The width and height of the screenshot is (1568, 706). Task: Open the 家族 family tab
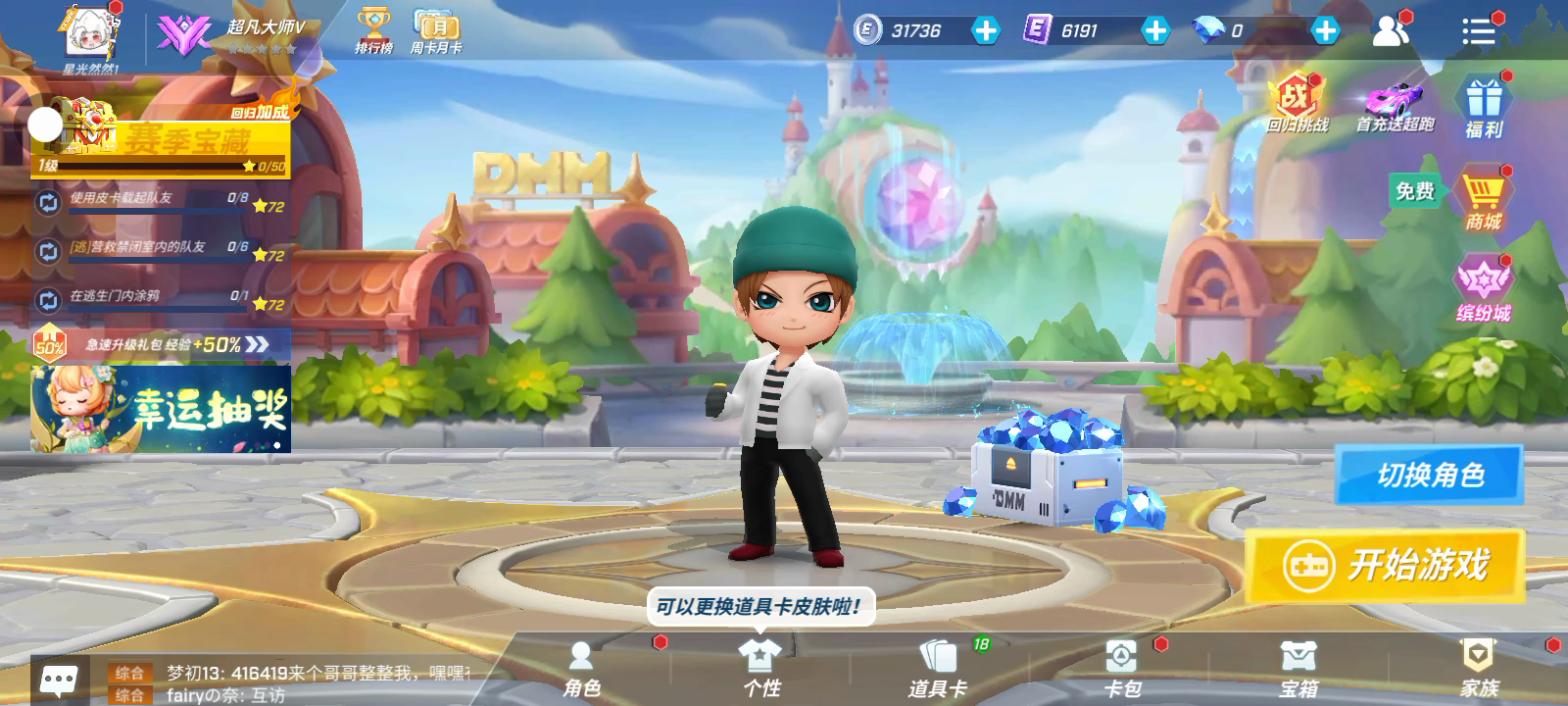point(1478,670)
